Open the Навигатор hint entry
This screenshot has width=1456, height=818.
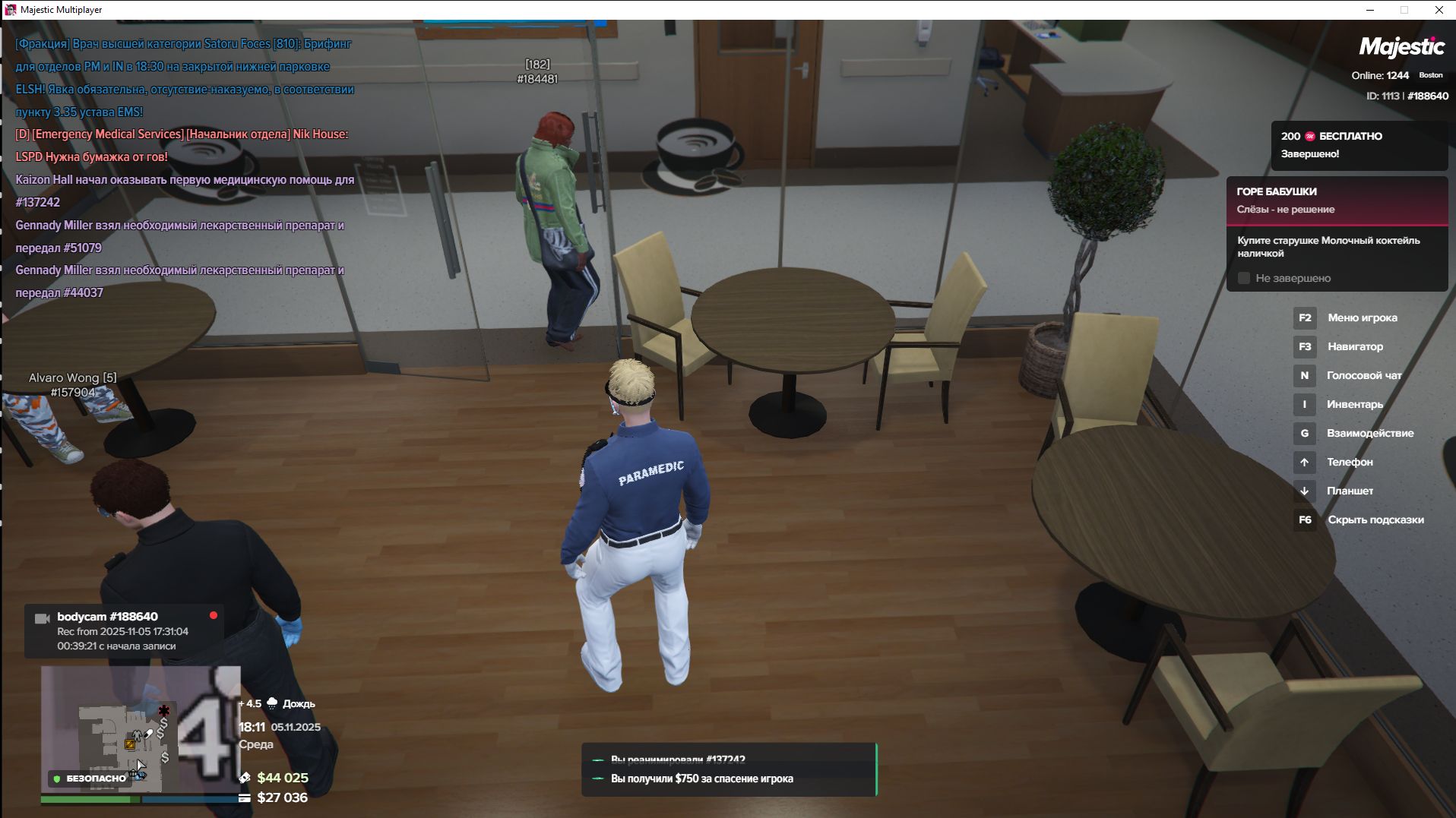point(1355,347)
